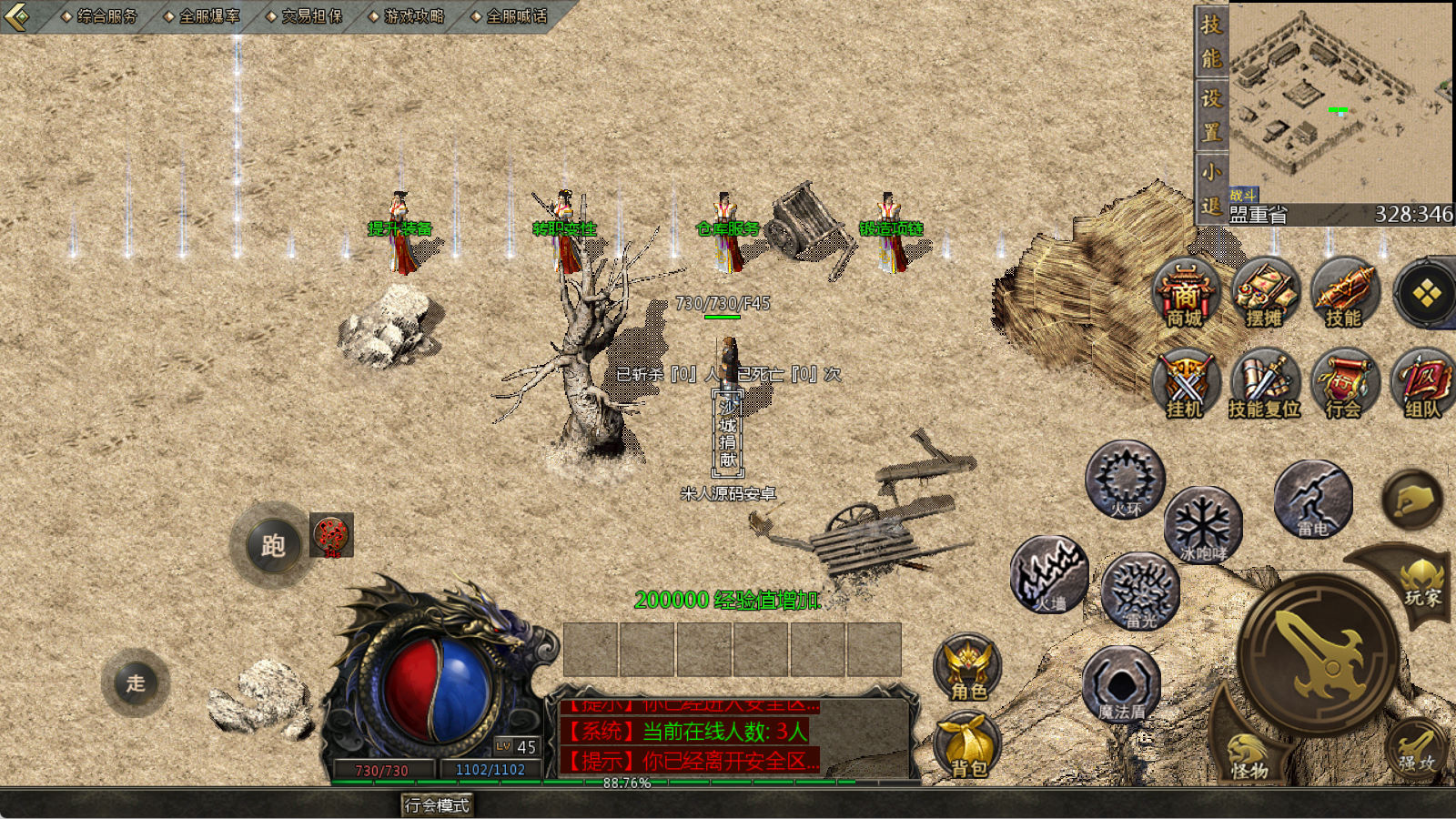Open the 商城 shop icon

[x=1185, y=293]
